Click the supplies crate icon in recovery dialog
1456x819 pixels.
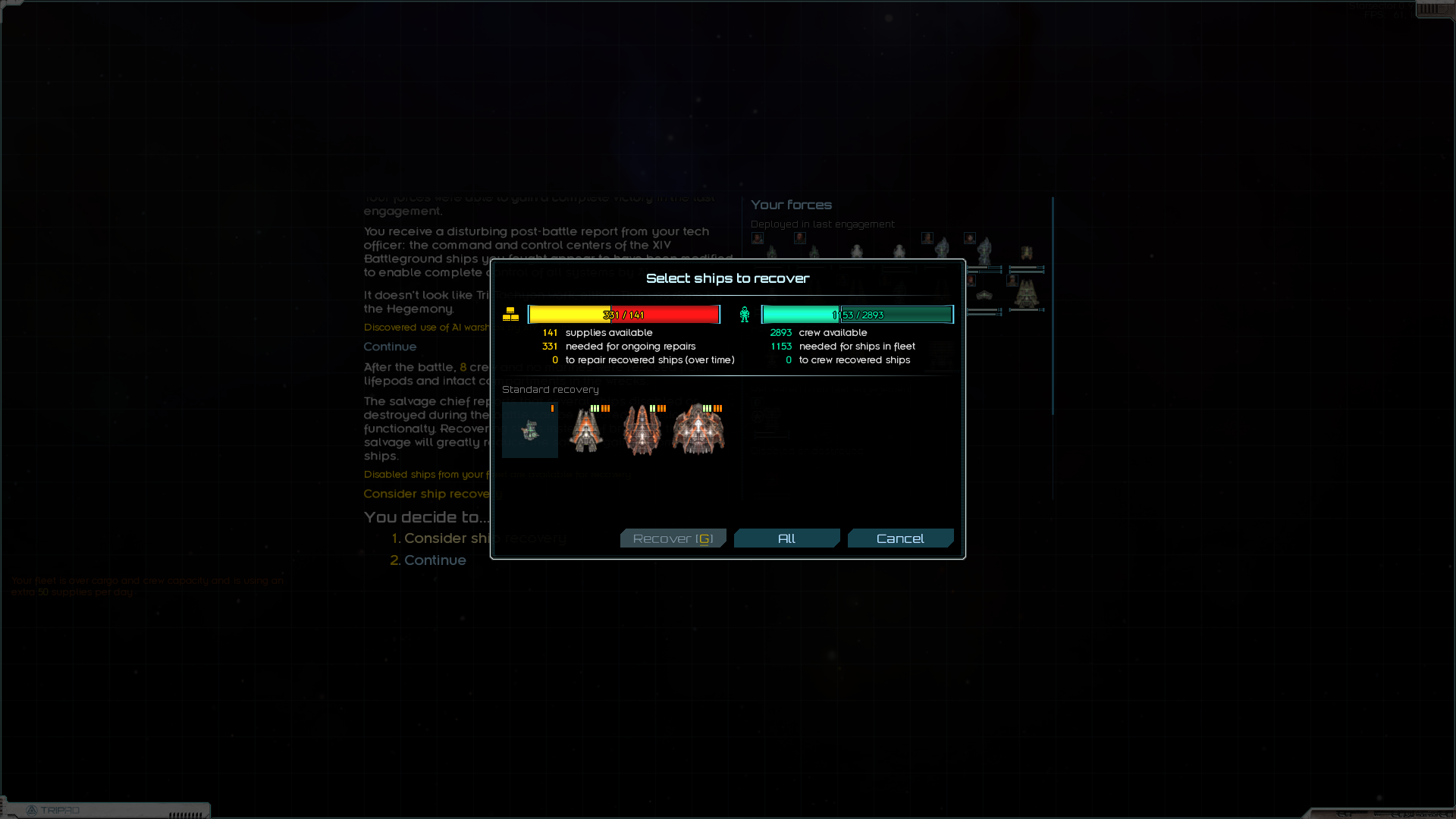[512, 313]
